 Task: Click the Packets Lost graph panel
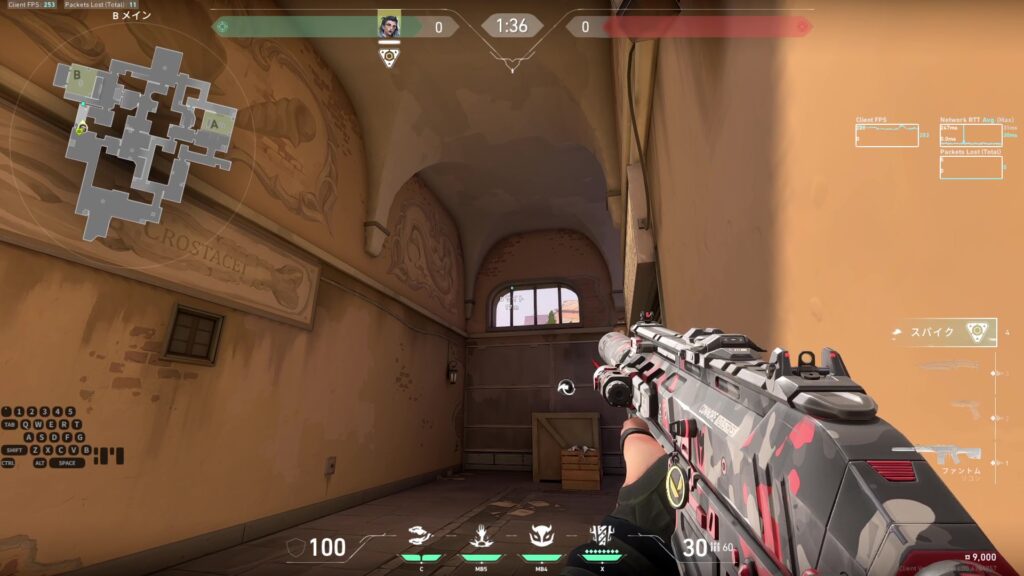click(970, 167)
